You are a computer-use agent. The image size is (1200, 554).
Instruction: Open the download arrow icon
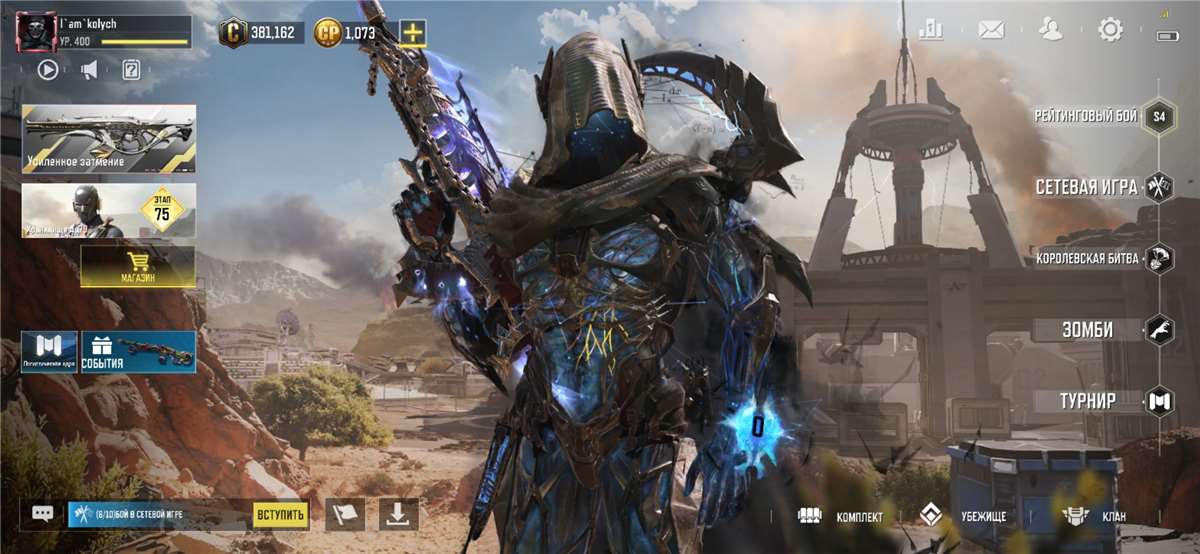[398, 514]
